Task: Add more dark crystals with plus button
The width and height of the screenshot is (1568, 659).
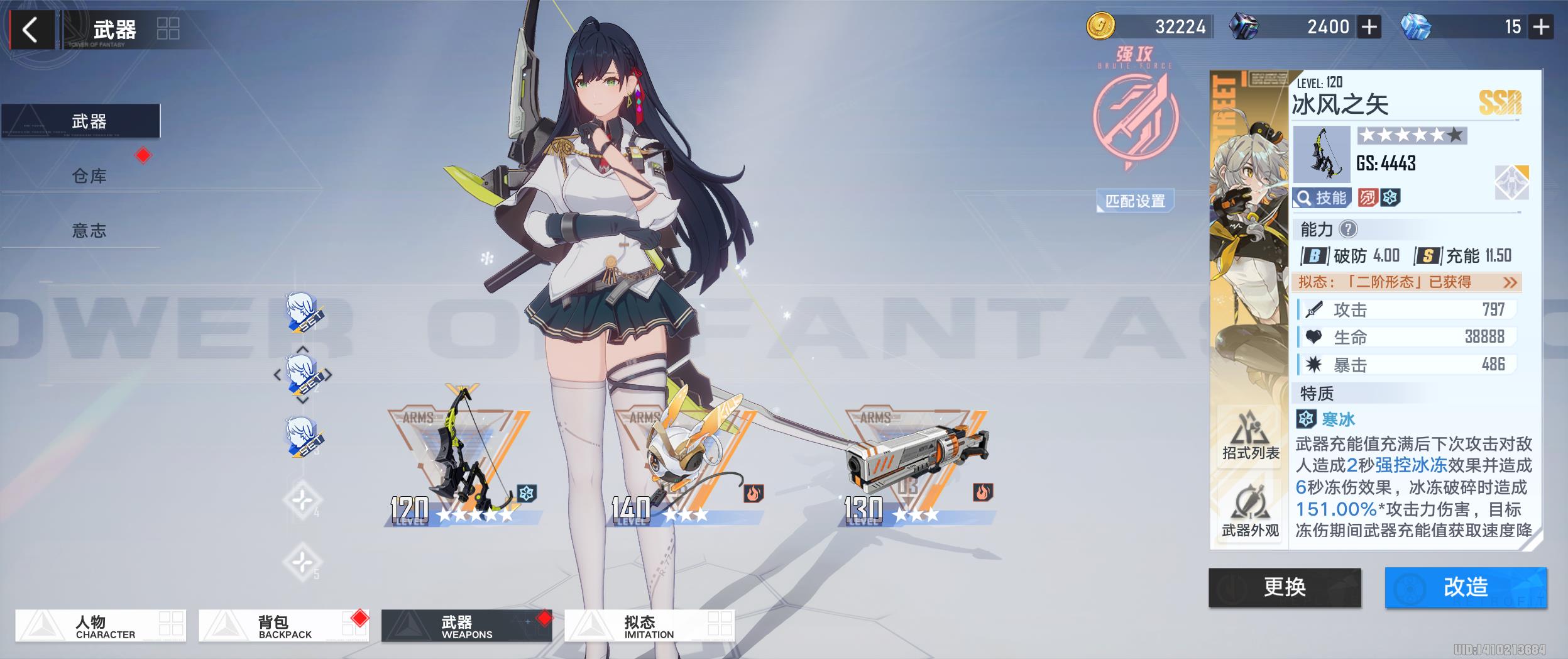Action: tap(1369, 27)
